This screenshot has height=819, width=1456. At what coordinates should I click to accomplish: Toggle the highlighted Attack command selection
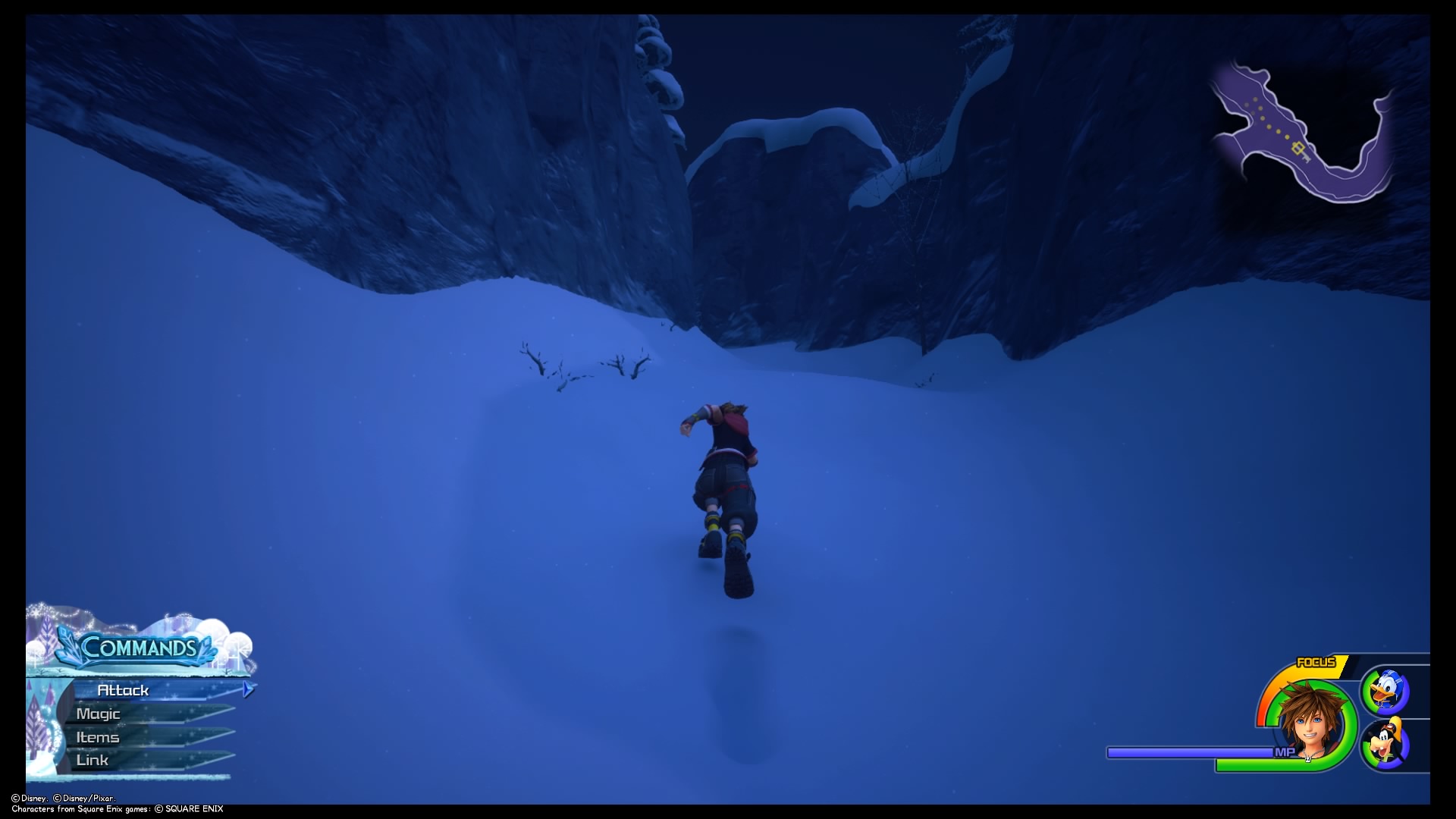[121, 690]
